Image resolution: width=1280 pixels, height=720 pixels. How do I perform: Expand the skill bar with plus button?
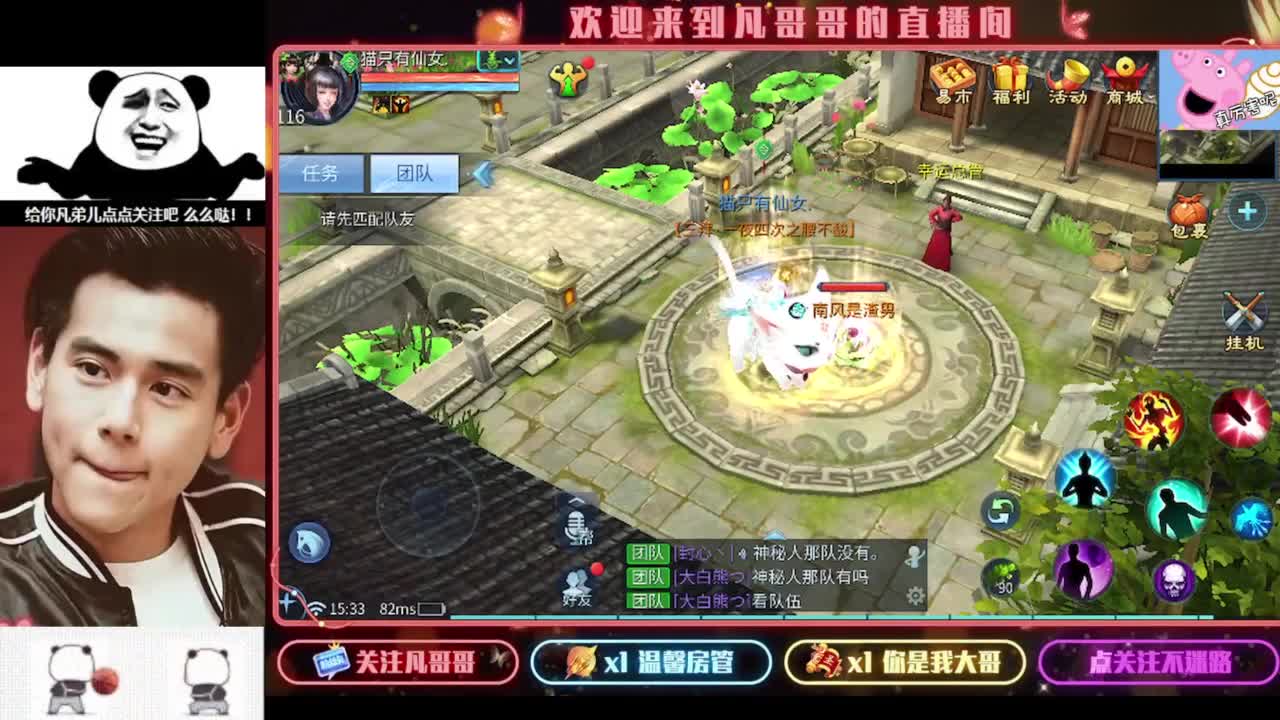pyautogui.click(x=1245, y=210)
